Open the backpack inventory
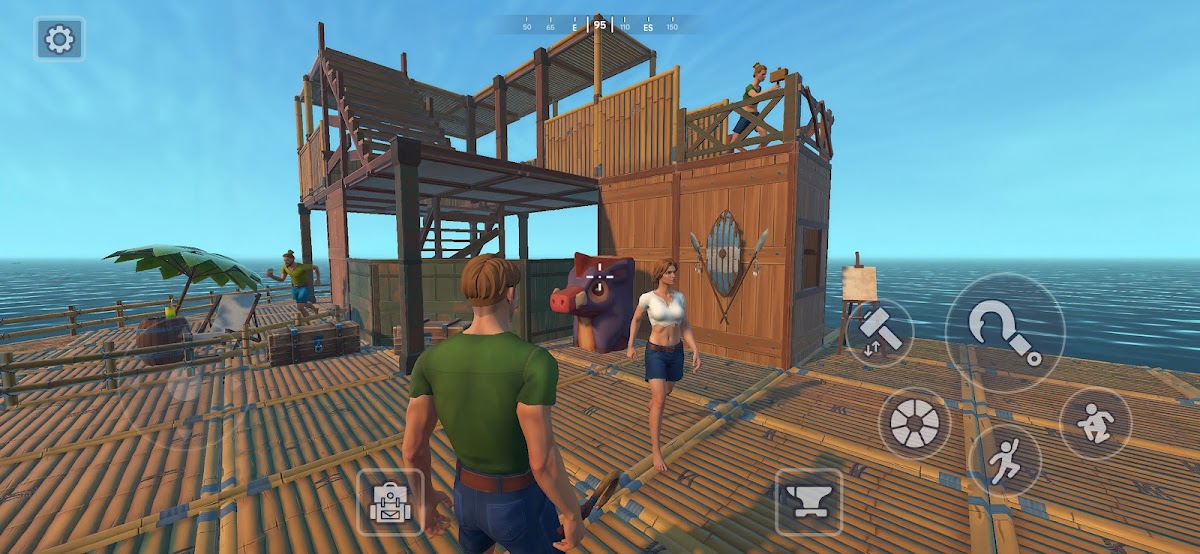This screenshot has width=1200, height=554. [390, 501]
